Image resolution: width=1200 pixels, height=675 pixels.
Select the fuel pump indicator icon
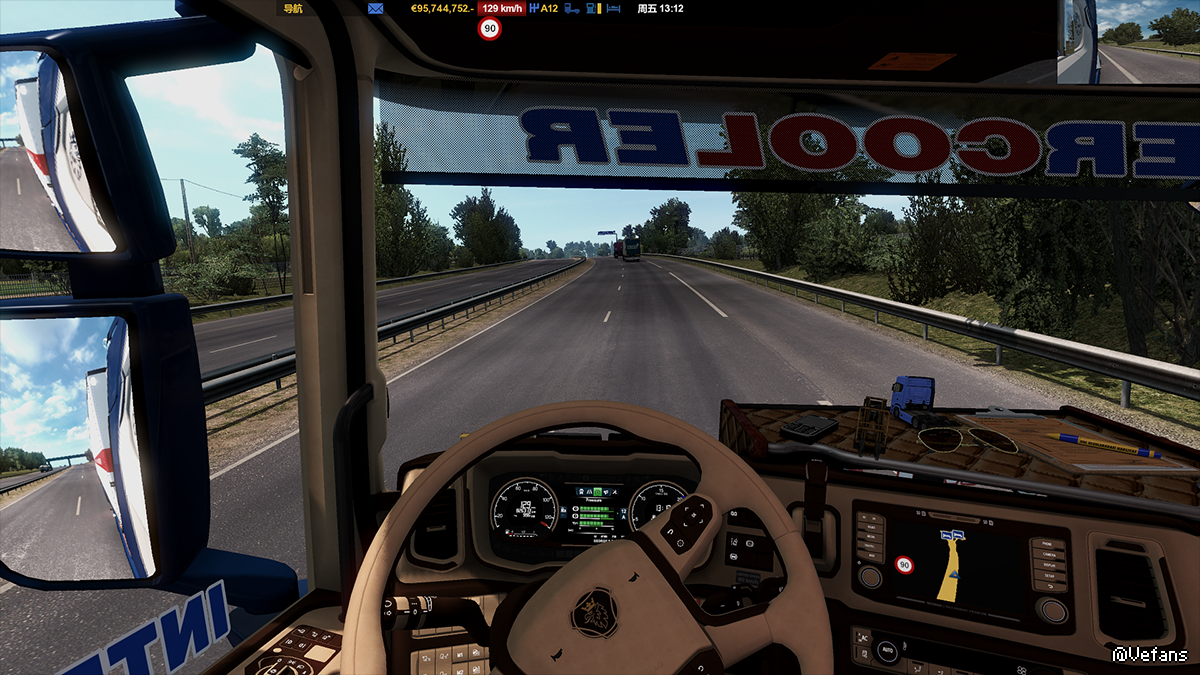593,8
